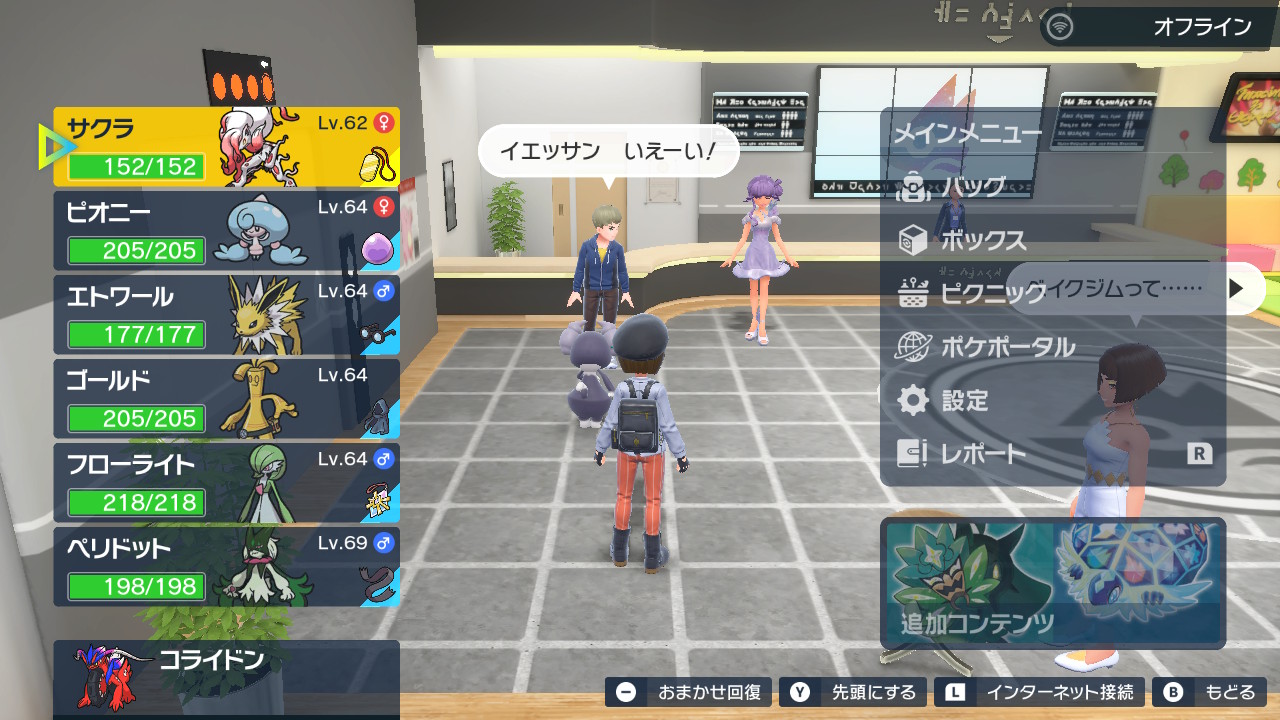
Task: Select party member ゴールド
Action: [x=226, y=399]
